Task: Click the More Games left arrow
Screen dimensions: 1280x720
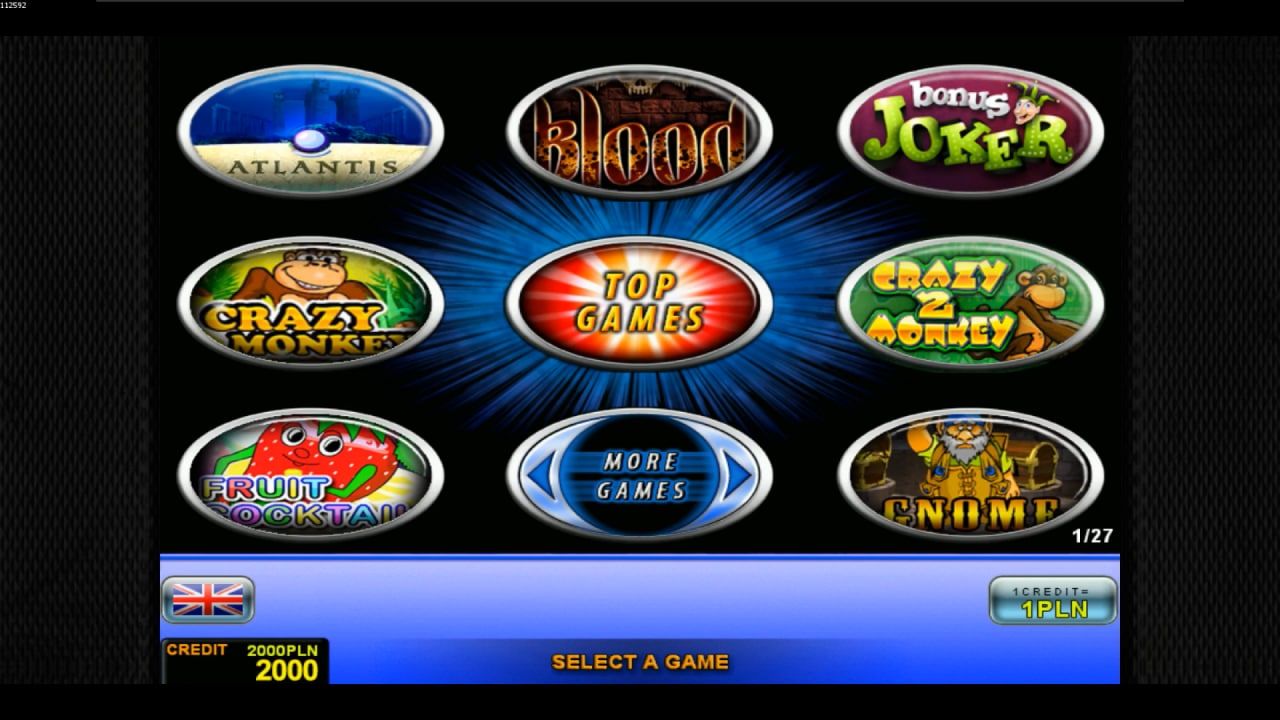Action: (540, 476)
